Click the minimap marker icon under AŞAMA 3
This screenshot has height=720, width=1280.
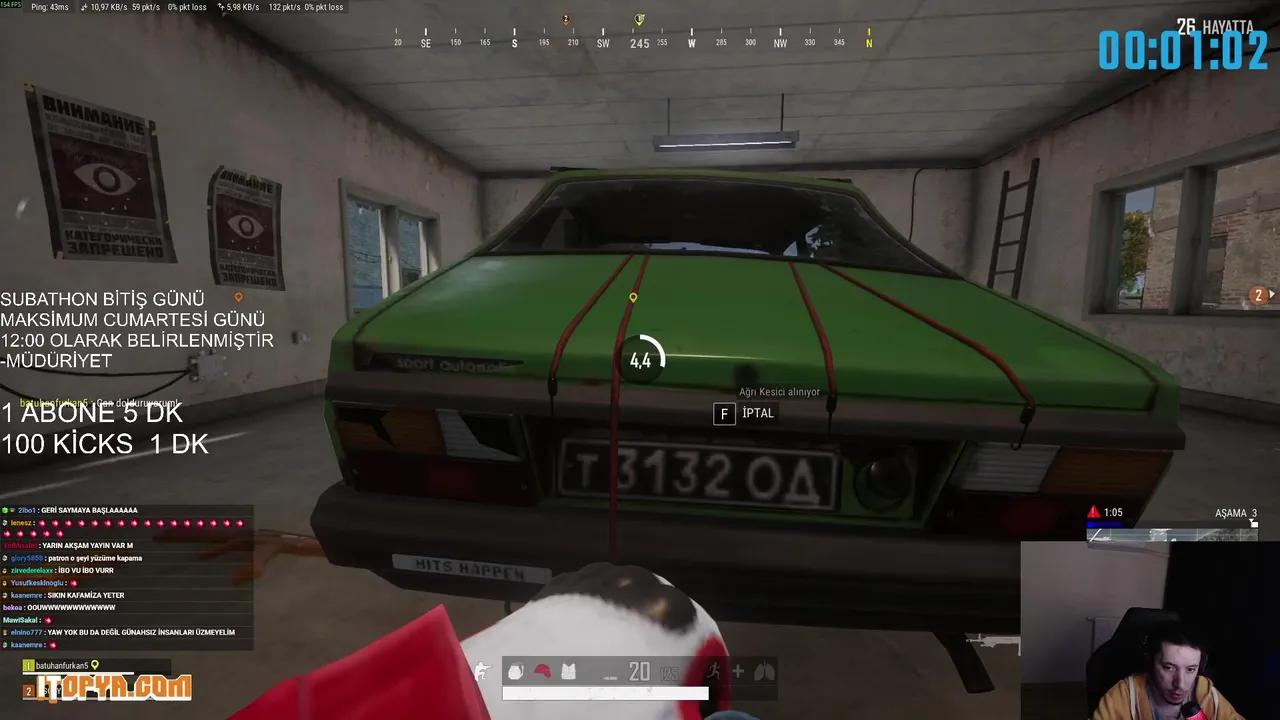pyautogui.click(x=1254, y=523)
